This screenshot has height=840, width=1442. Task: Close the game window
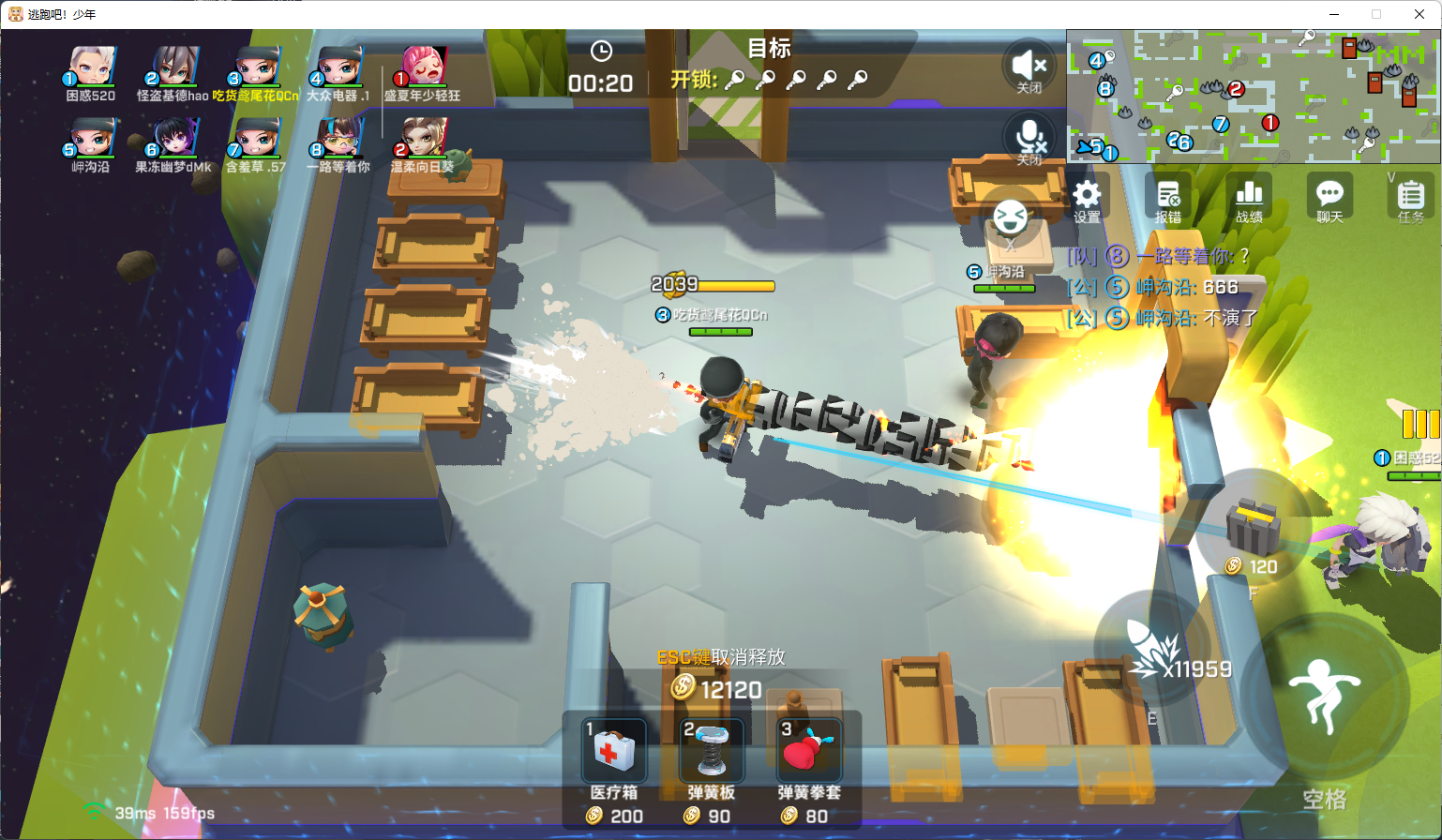pyautogui.click(x=1419, y=14)
